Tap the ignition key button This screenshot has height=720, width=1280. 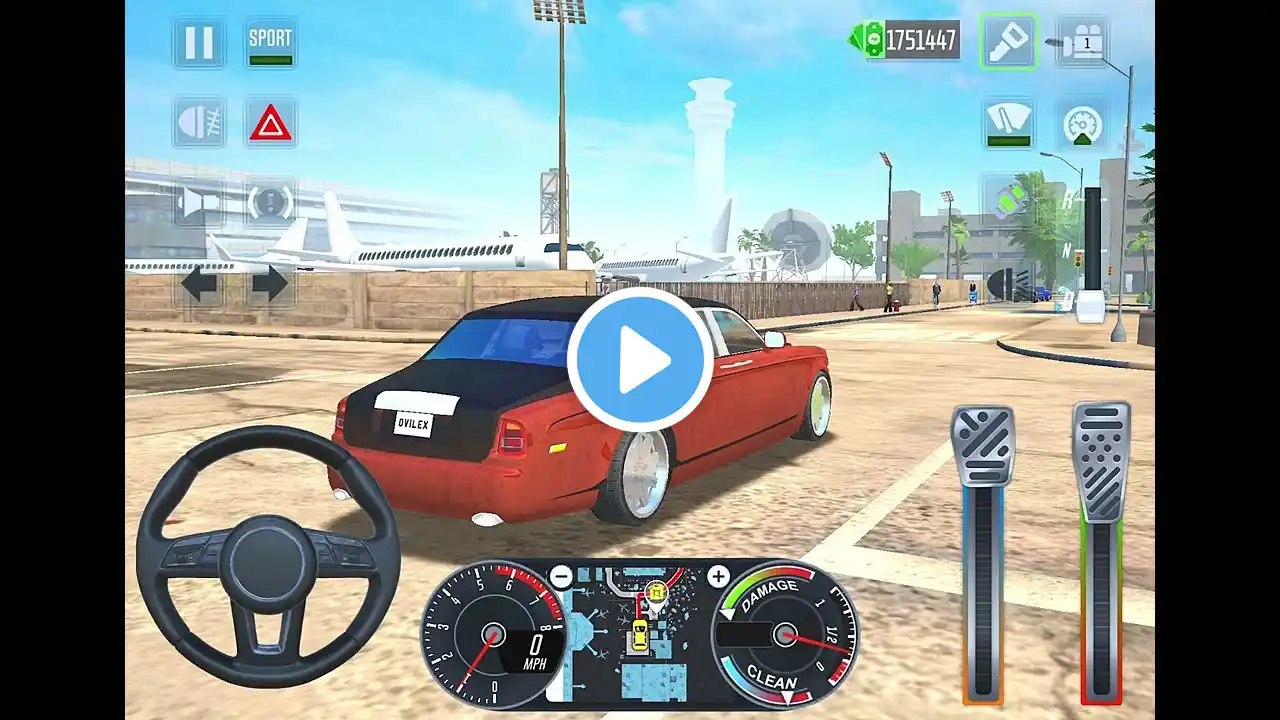click(x=1008, y=42)
